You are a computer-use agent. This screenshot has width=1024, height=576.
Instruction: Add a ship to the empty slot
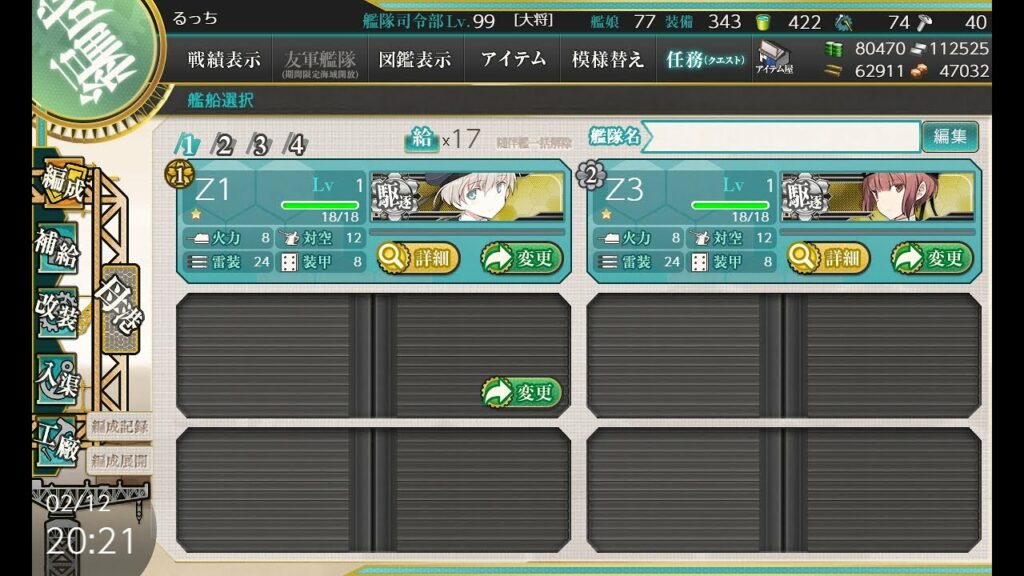click(521, 392)
